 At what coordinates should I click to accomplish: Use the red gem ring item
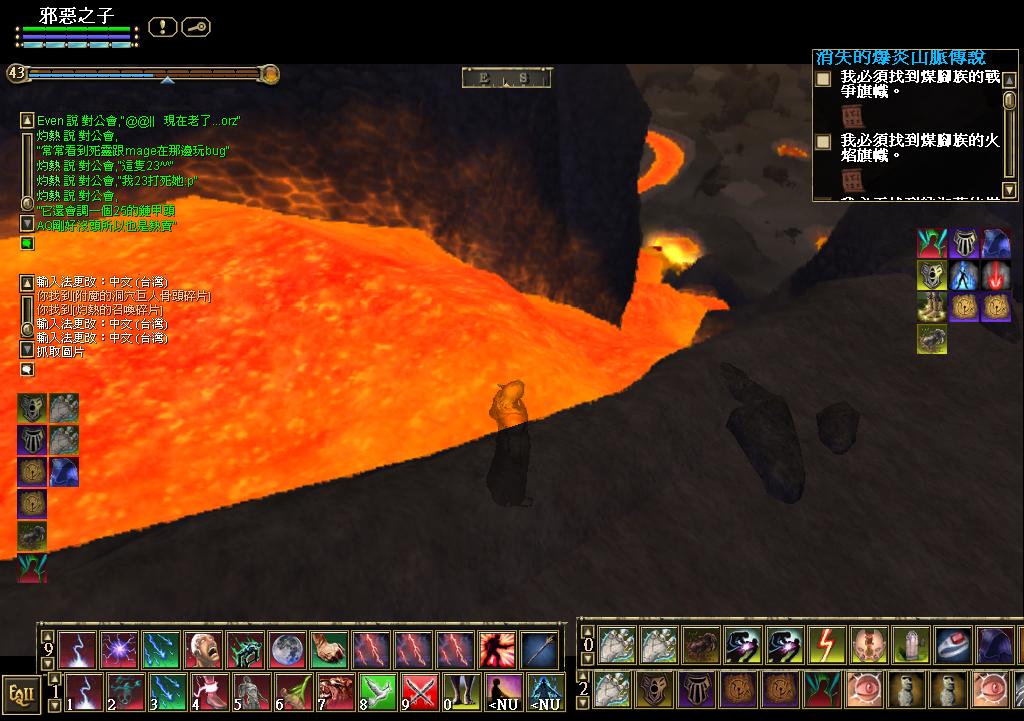pyautogui.click(x=953, y=645)
